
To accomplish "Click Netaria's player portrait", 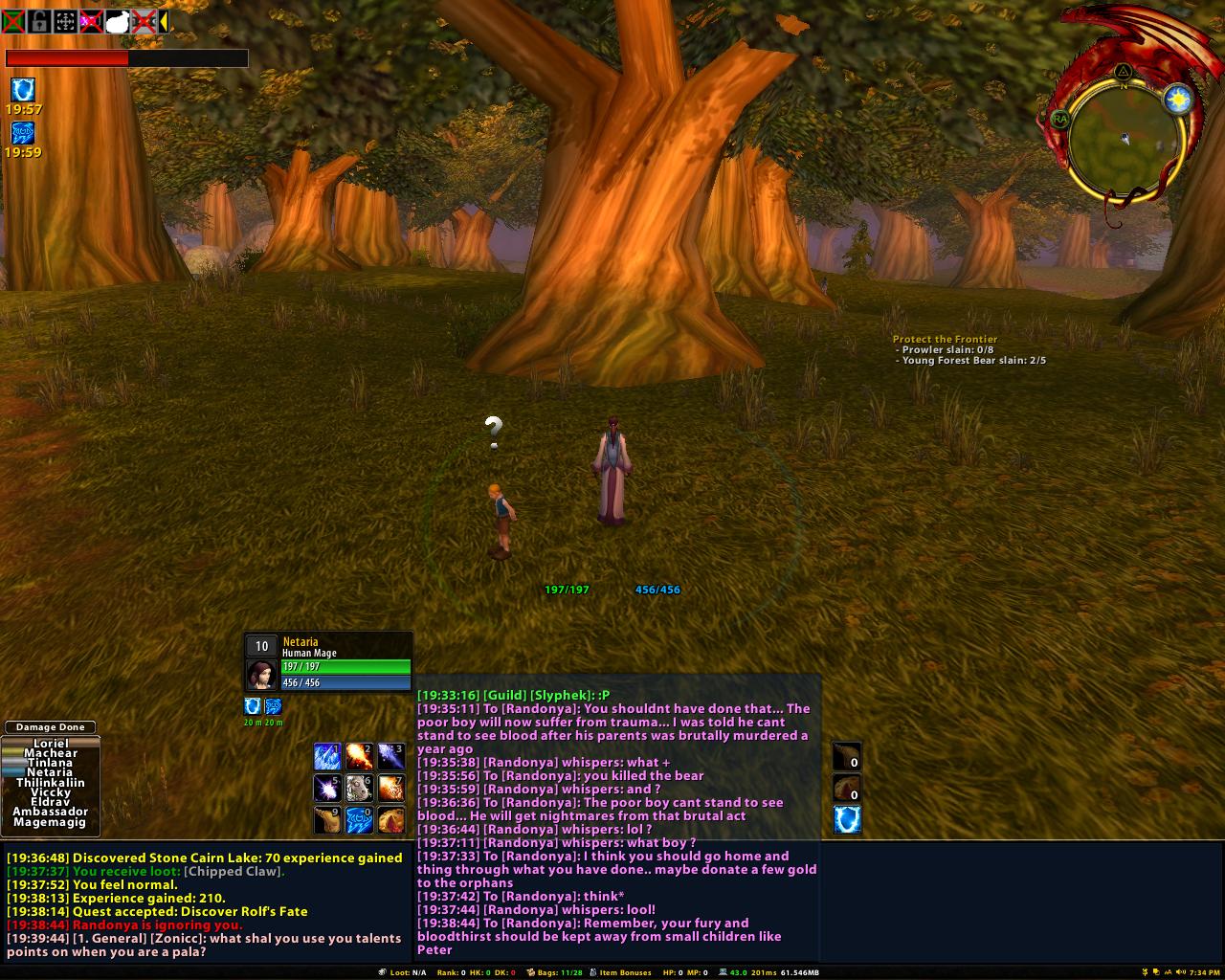I will tap(261, 674).
